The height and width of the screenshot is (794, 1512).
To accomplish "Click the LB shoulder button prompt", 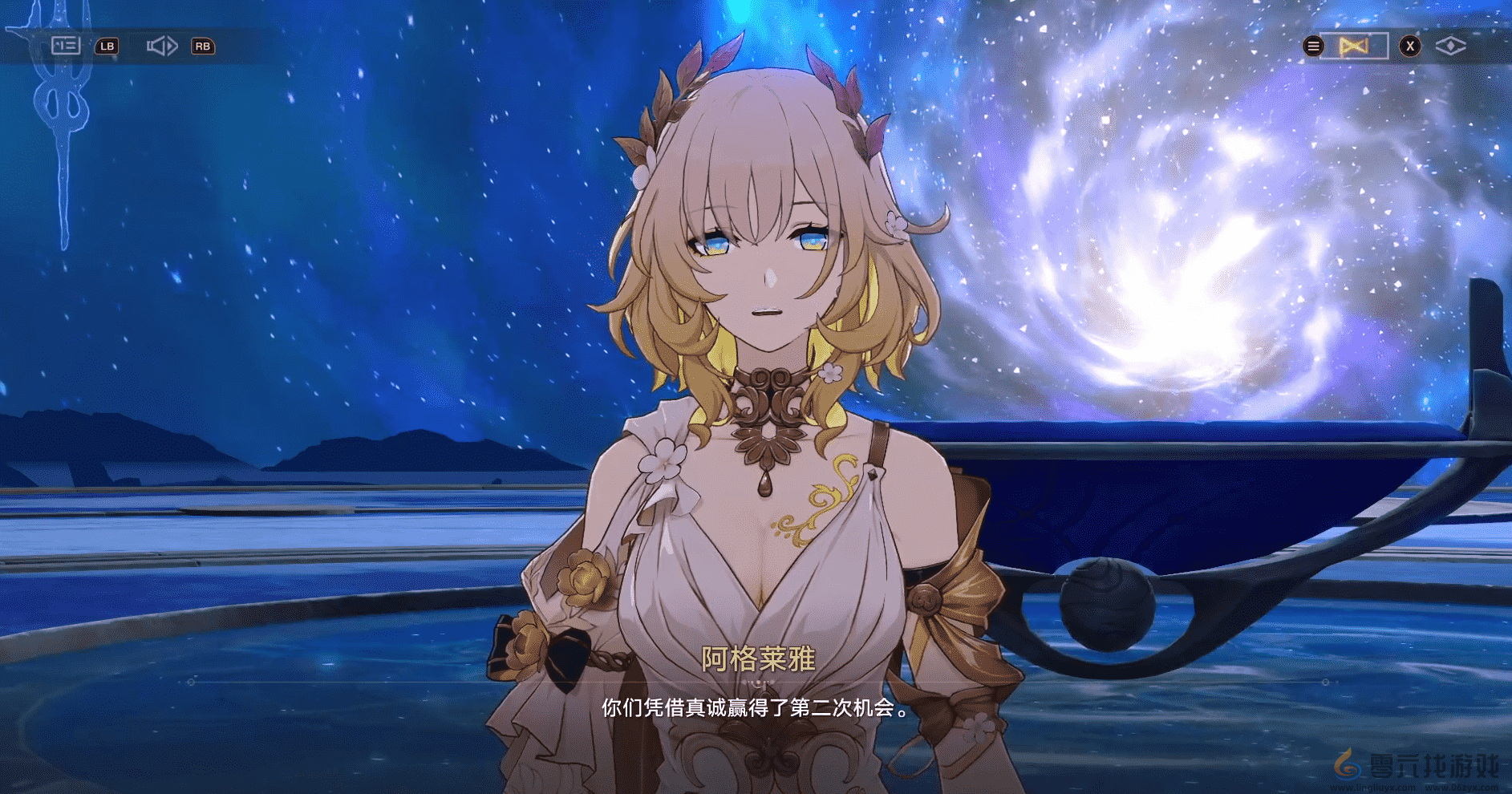I will (107, 46).
